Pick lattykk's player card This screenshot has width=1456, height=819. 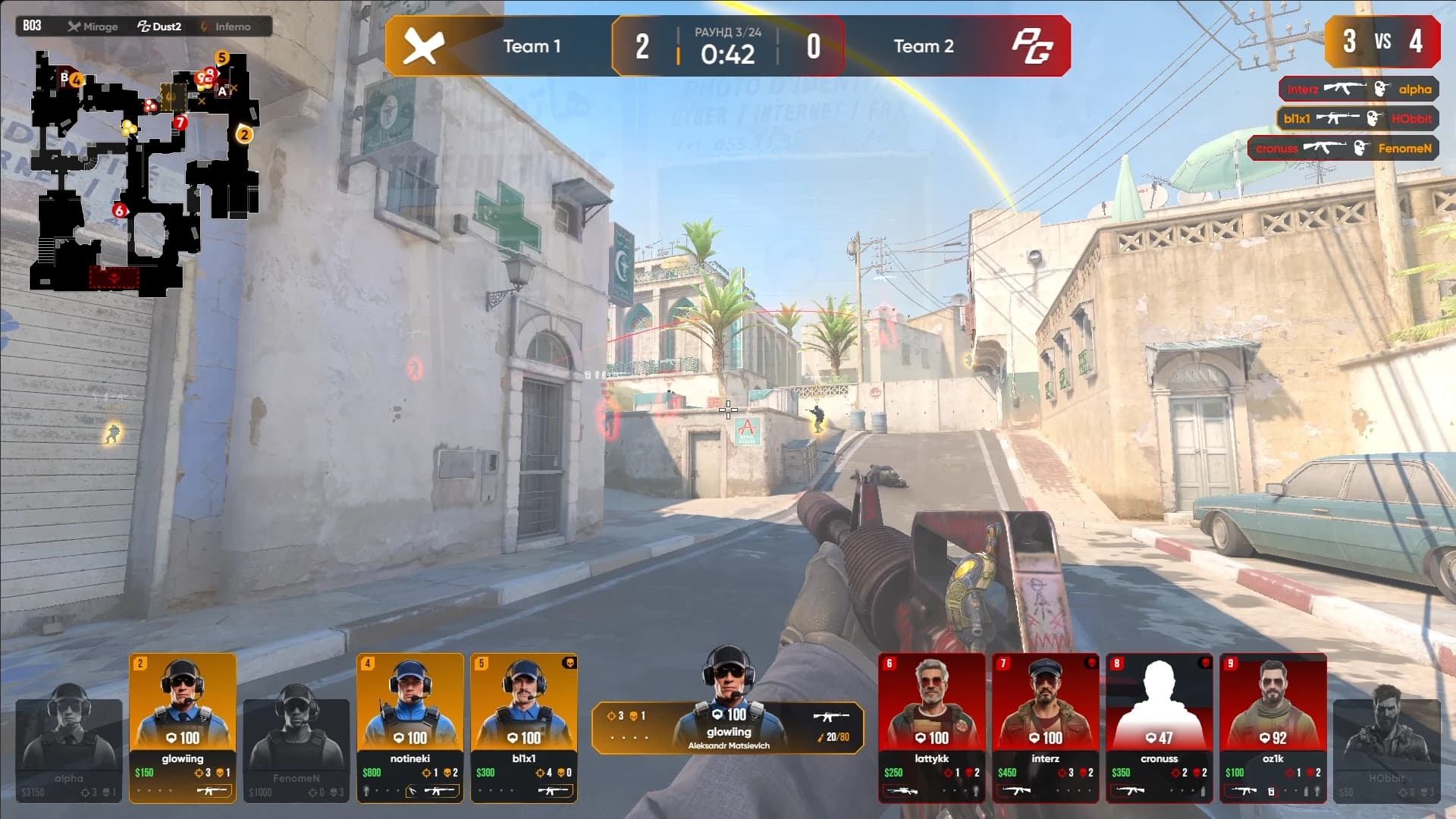(931, 726)
